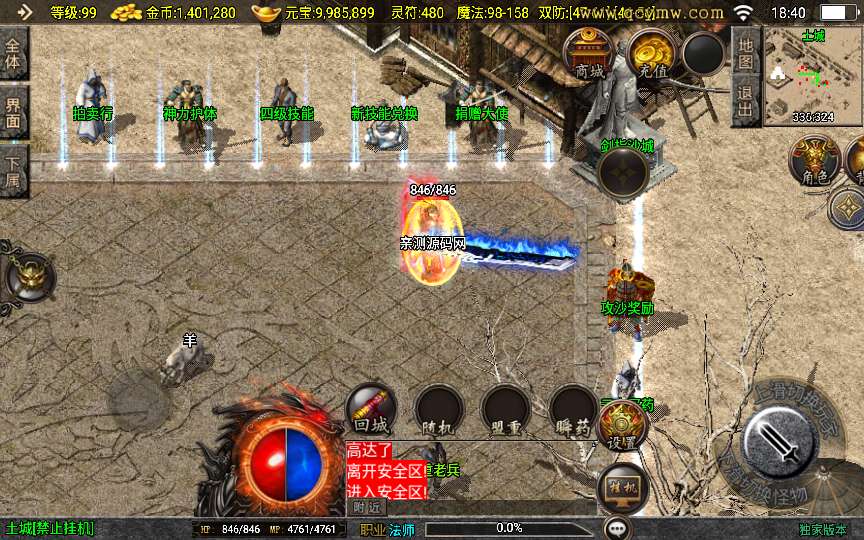
Task: Open the 土城 minimap
Action: tap(812, 76)
